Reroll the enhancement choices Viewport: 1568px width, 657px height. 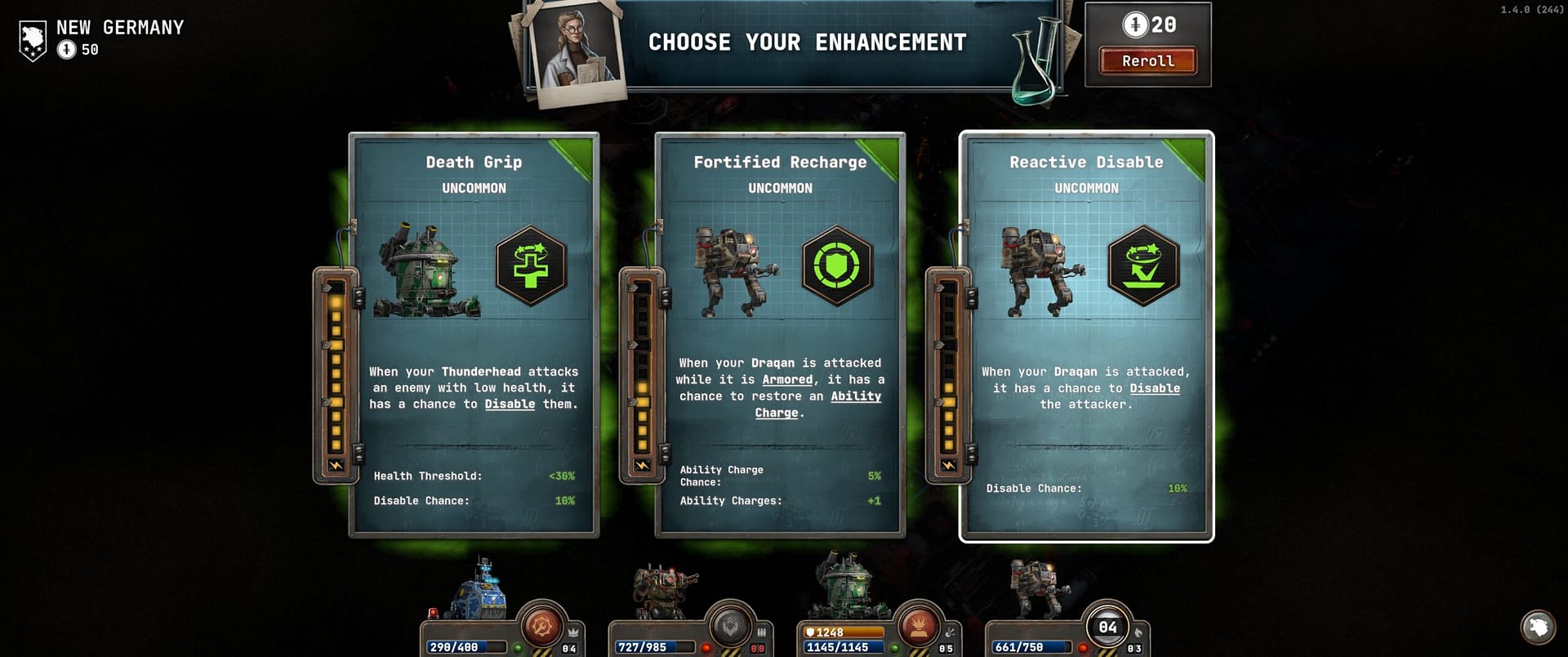1147,61
